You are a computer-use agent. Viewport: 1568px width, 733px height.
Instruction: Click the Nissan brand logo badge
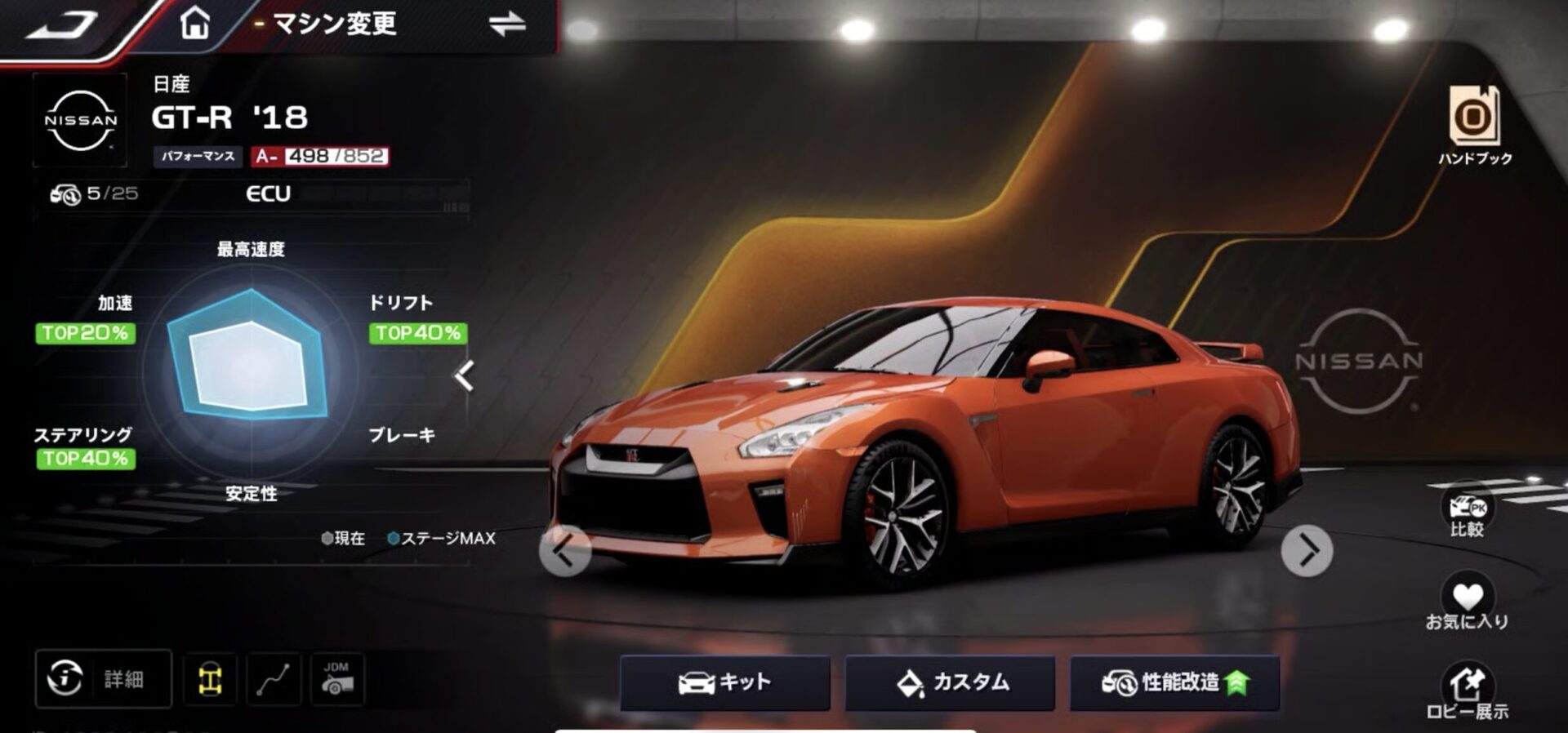point(80,120)
